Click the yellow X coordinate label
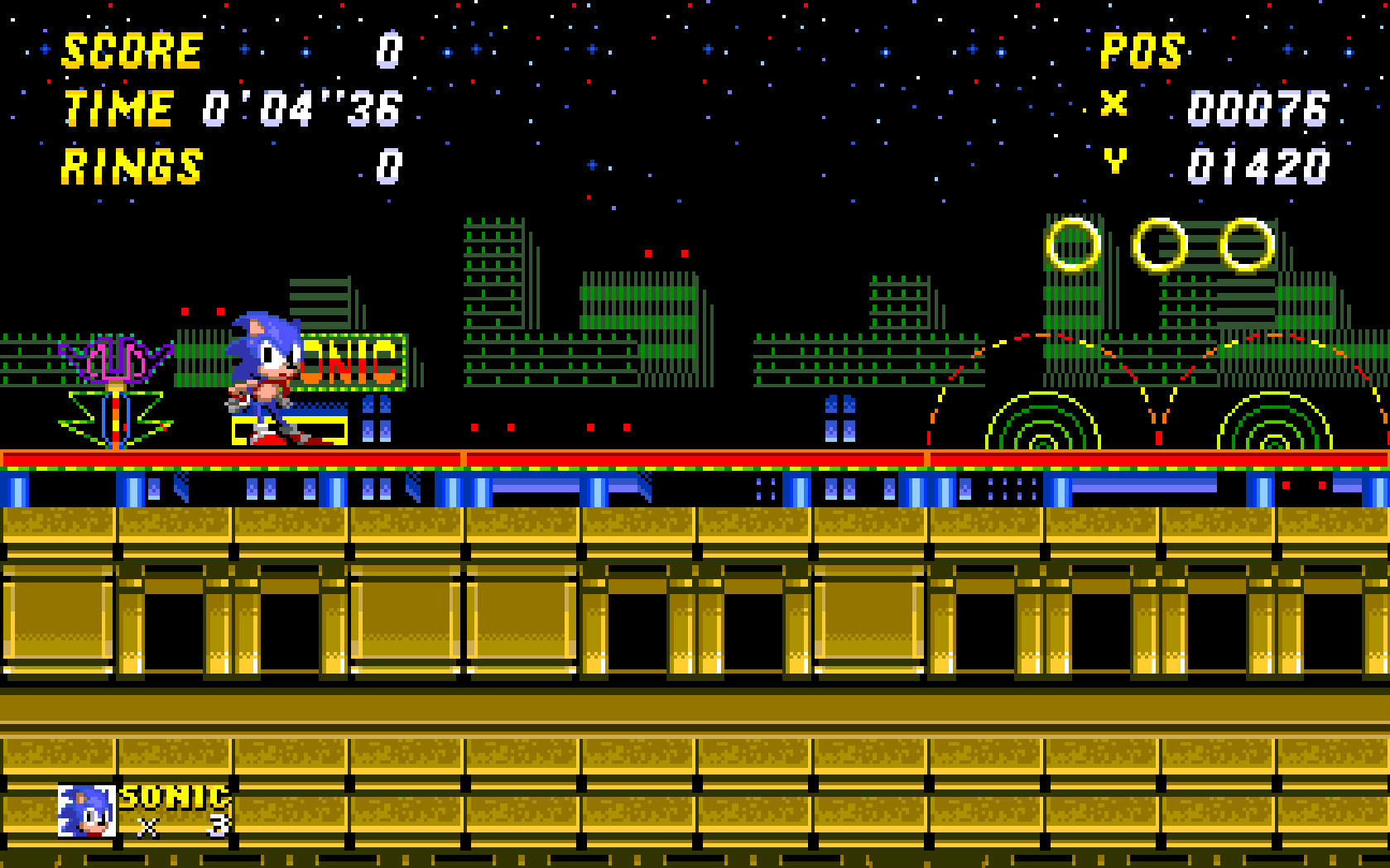The width and height of the screenshot is (1390, 868). 1113,106
